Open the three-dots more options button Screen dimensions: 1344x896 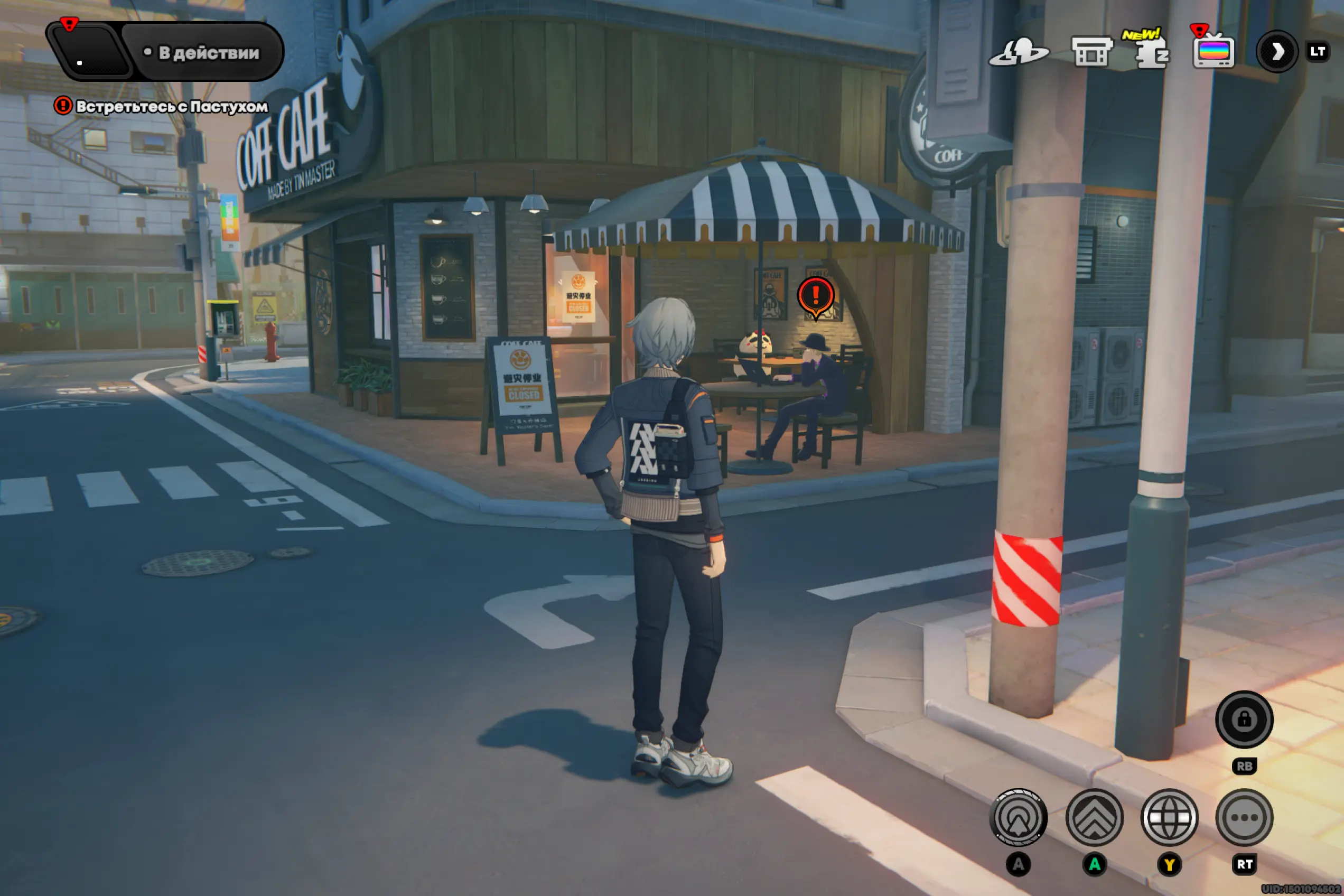tap(1244, 818)
